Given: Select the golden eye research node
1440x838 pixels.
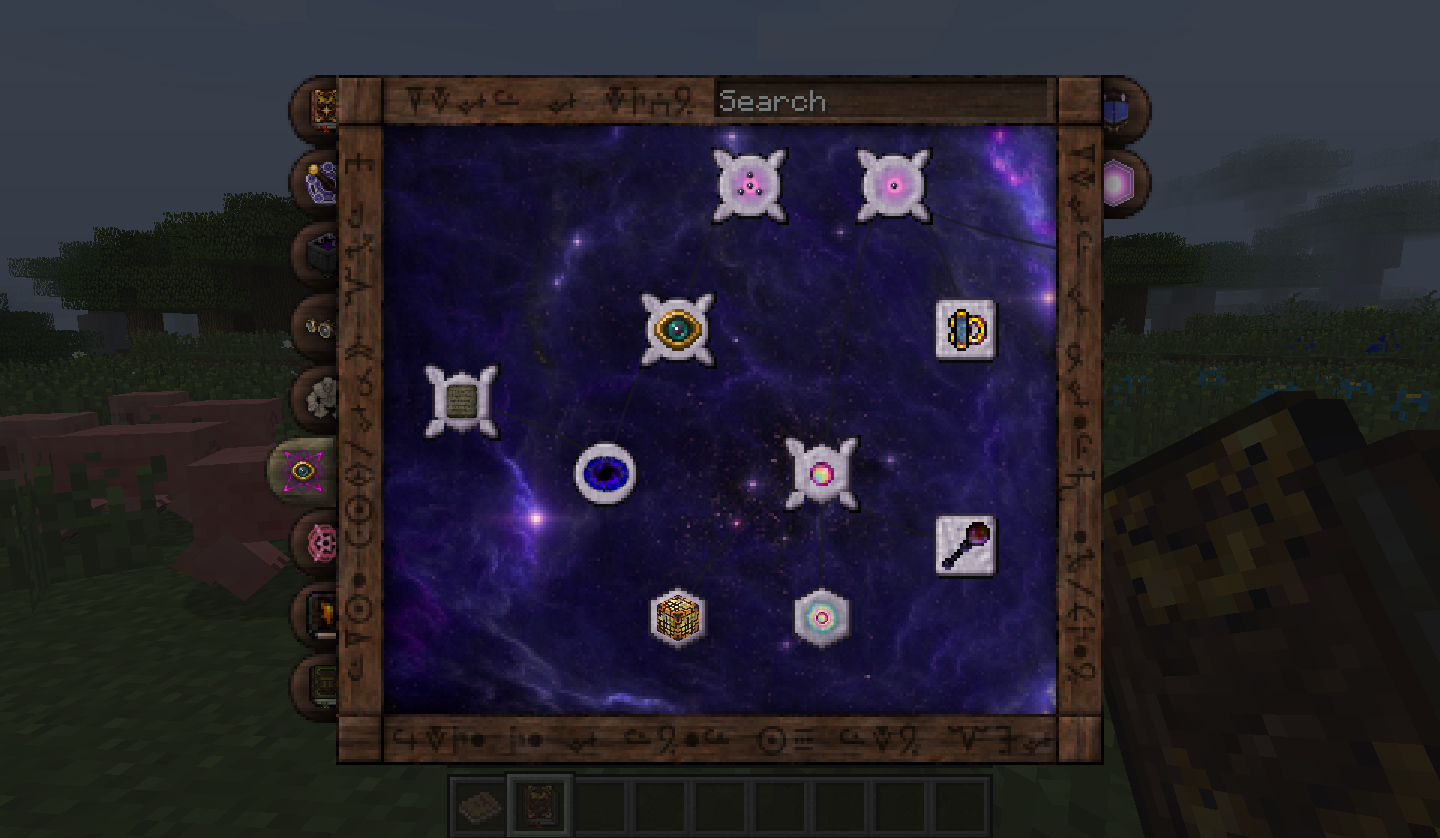Looking at the screenshot, I should tap(677, 328).
